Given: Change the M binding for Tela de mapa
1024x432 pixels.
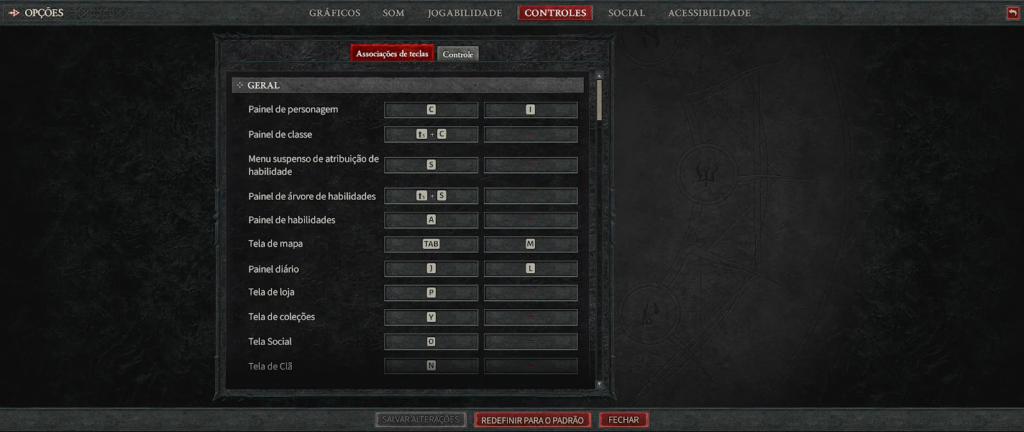Looking at the screenshot, I should [530, 244].
